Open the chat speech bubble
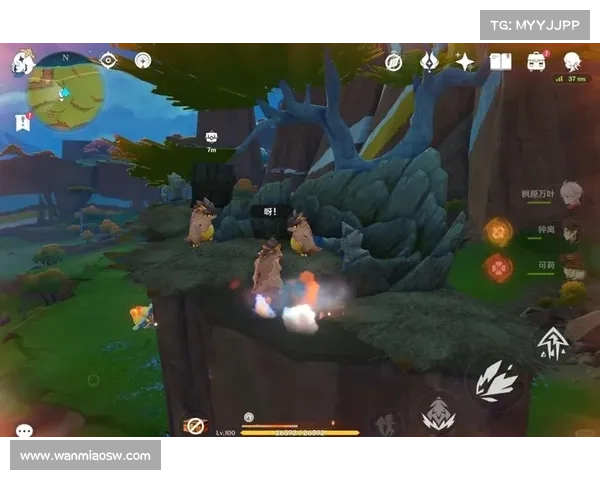The width and height of the screenshot is (600, 480). click(x=24, y=432)
